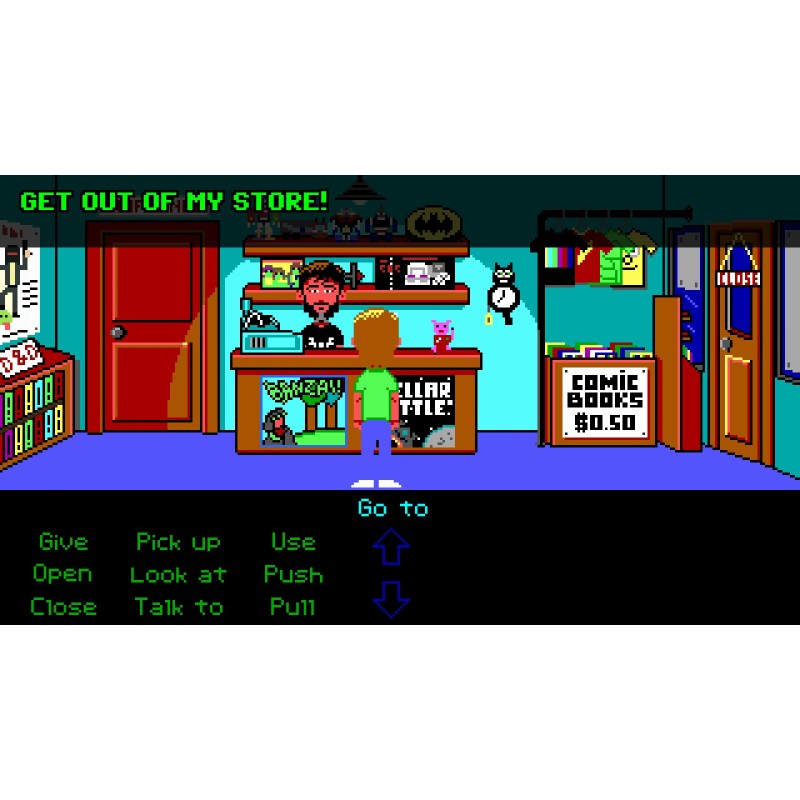Activate the Pull verb

(293, 607)
